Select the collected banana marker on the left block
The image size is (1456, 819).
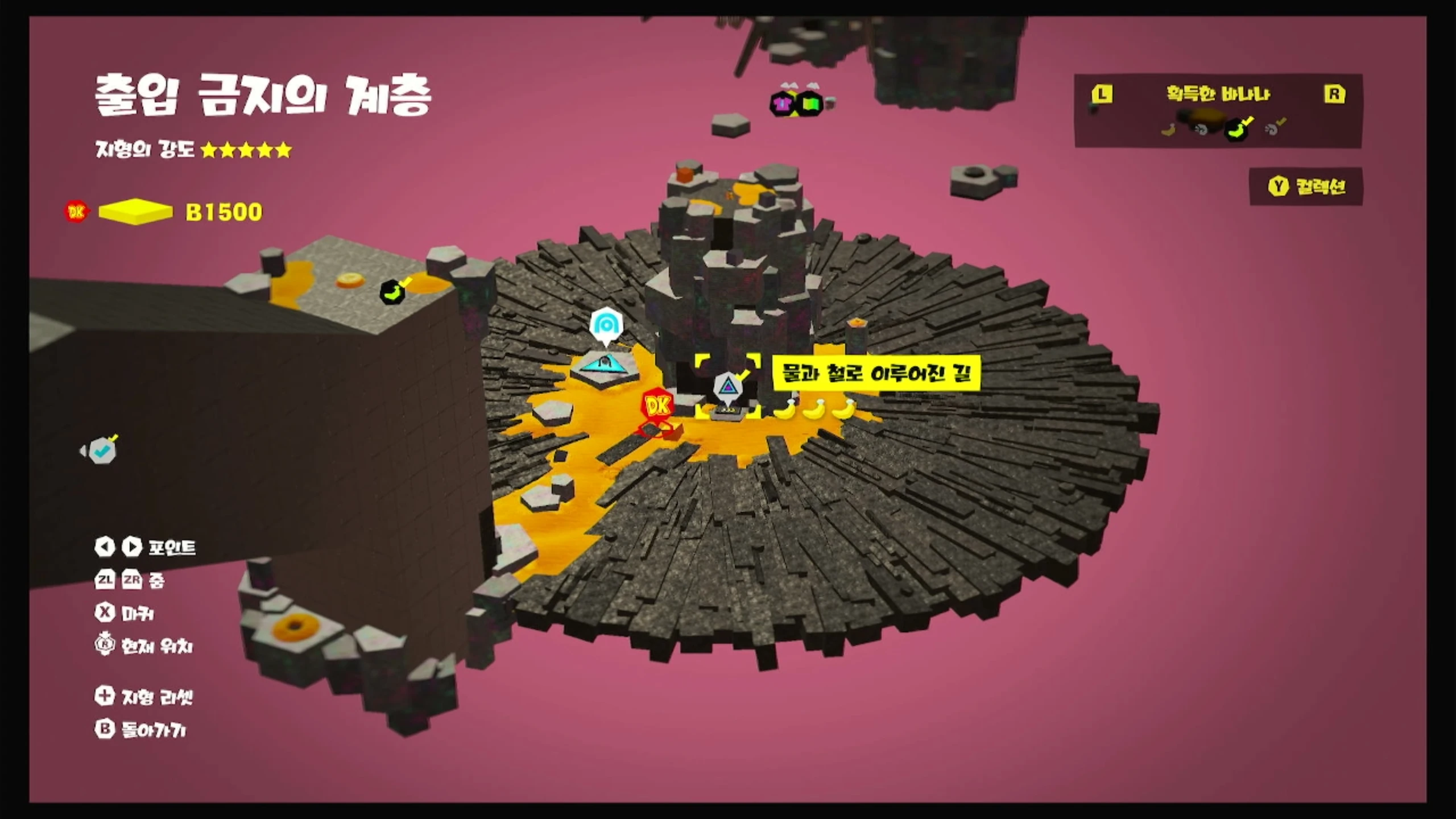tap(392, 292)
